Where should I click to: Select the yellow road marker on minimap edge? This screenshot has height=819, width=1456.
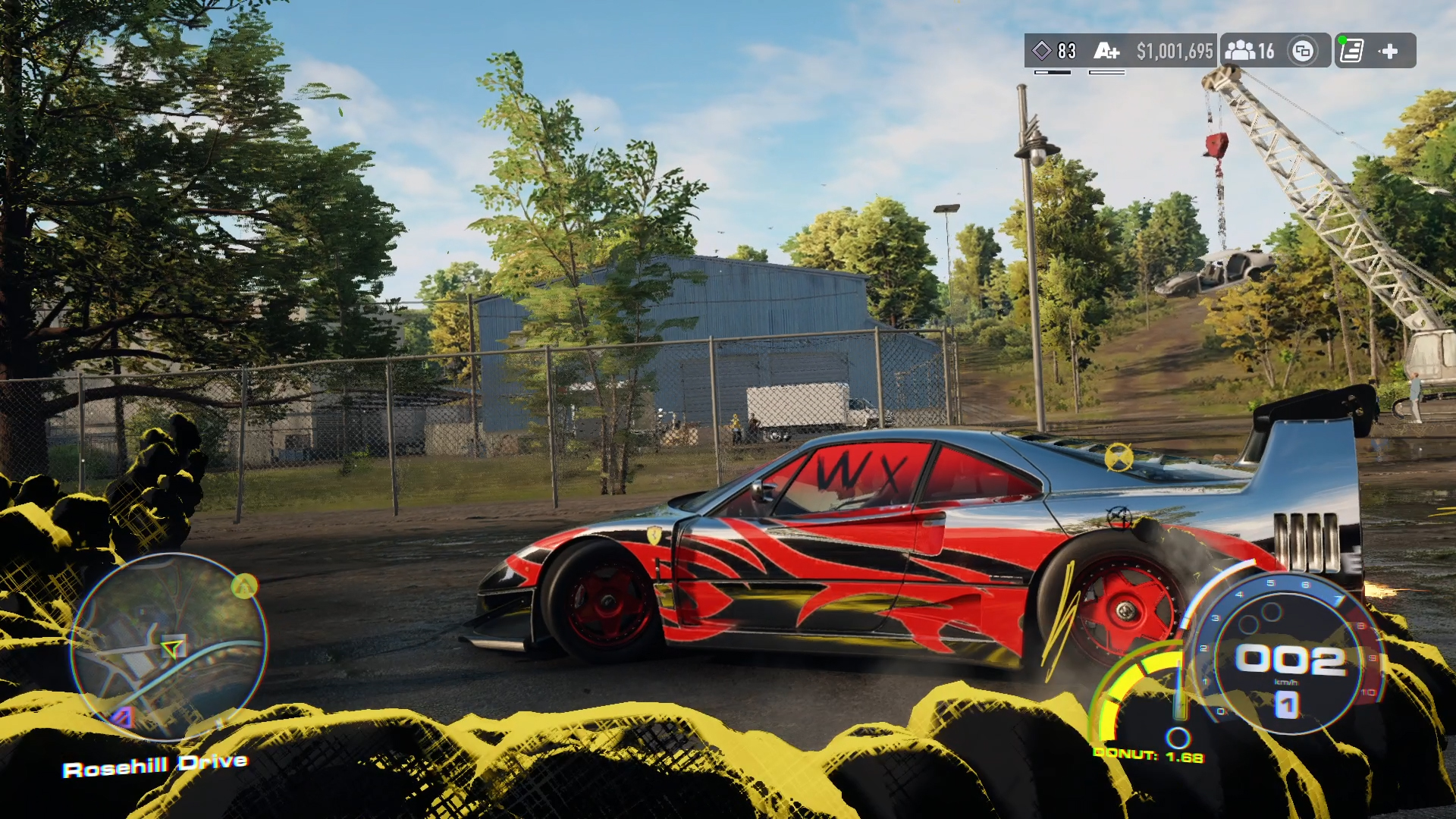click(x=244, y=585)
